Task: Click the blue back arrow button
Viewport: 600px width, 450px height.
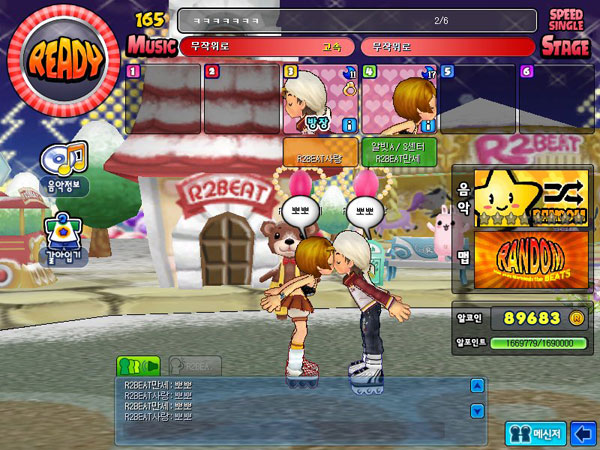Action: (582, 433)
